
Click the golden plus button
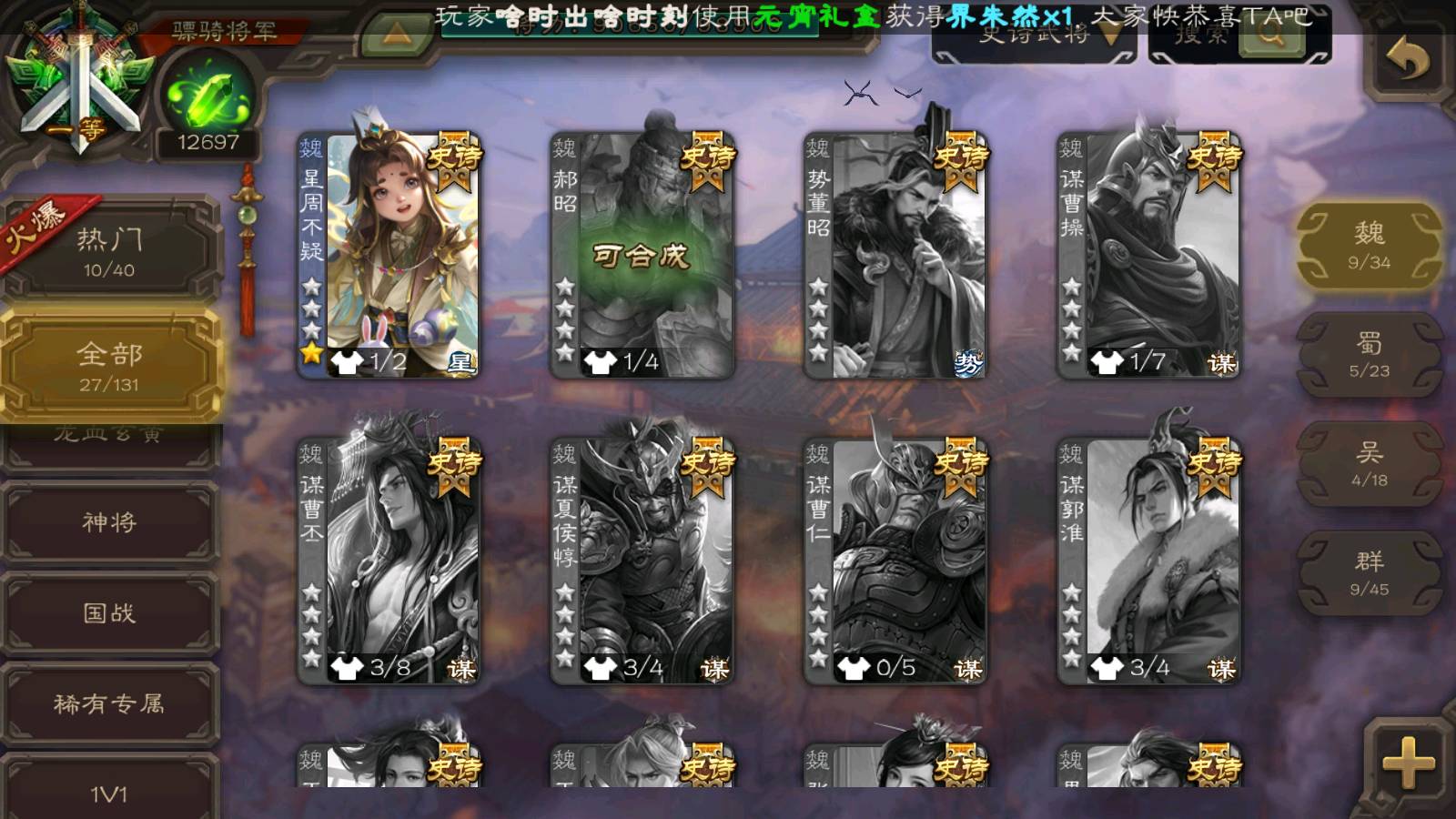(1408, 763)
